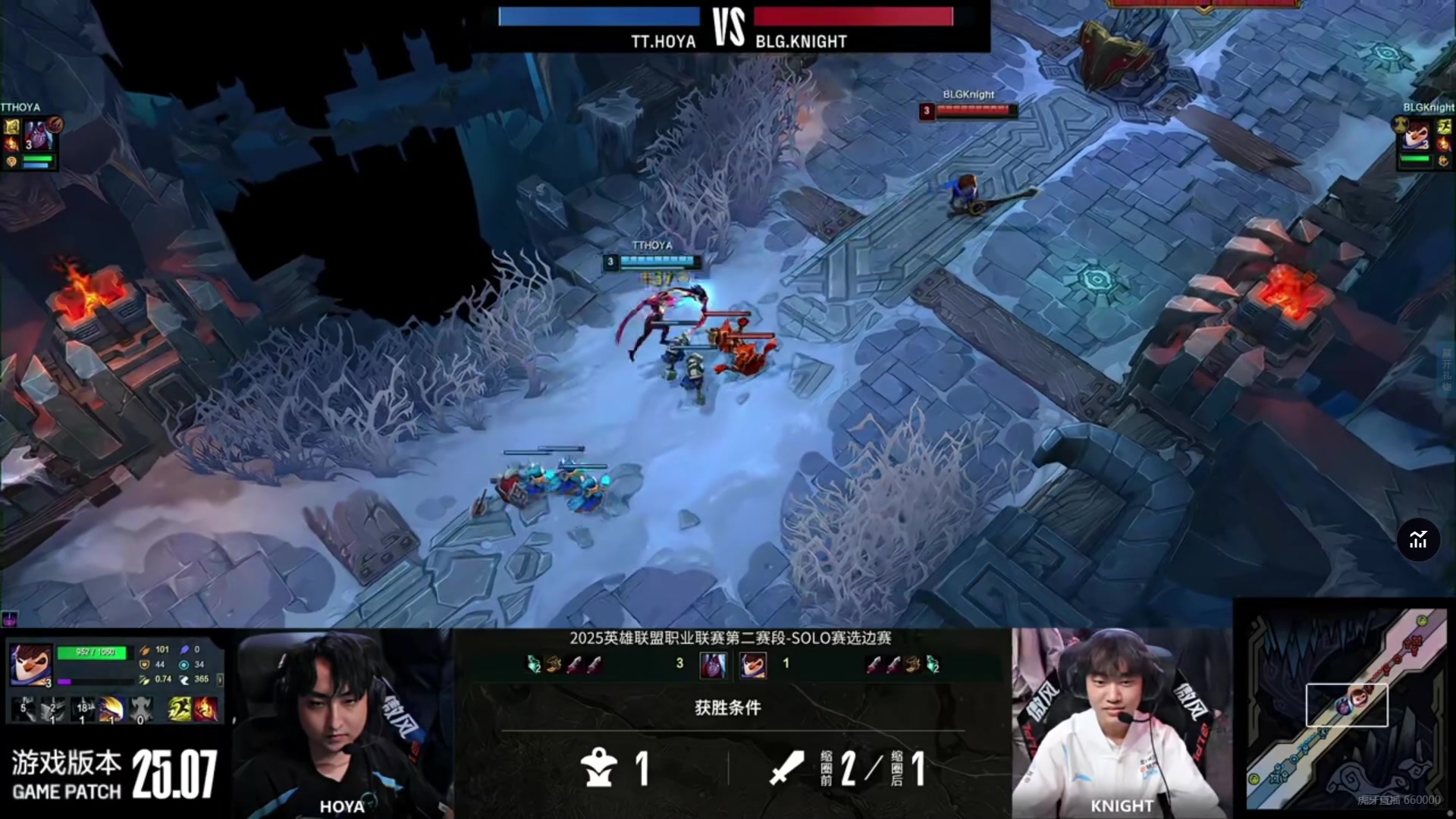Image resolution: width=1456 pixels, height=819 pixels.
Task: Click the greyed-out ultimate ability icon
Action: 141,709
